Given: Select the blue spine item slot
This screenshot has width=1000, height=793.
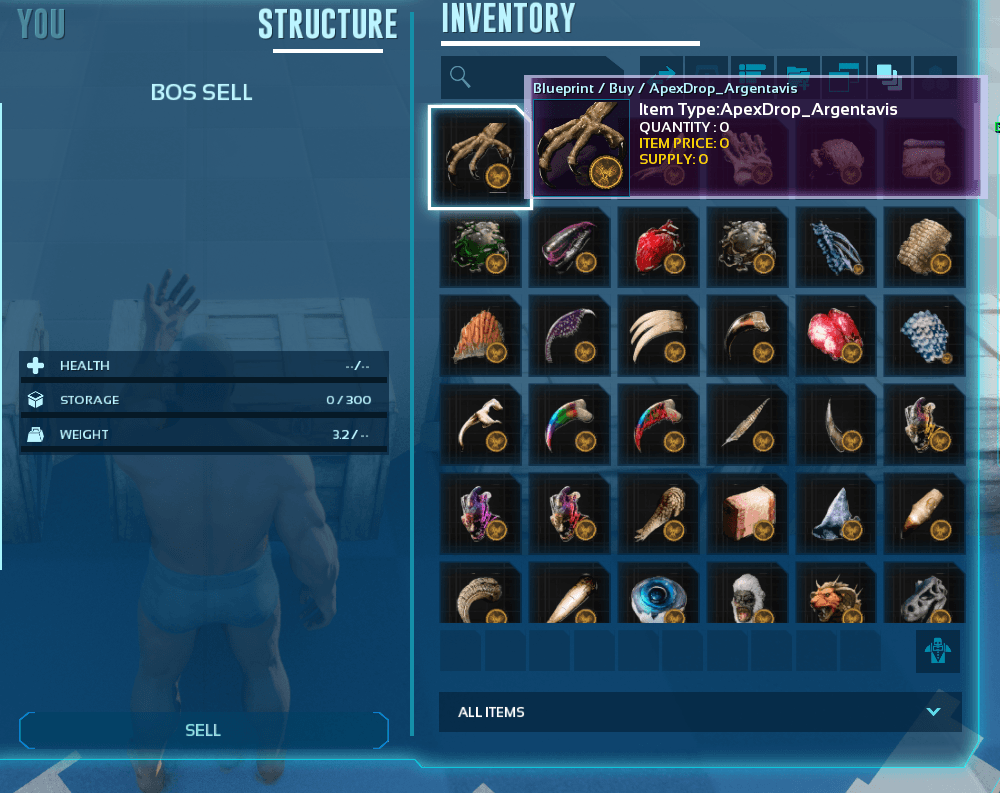Looking at the screenshot, I should (x=837, y=247).
